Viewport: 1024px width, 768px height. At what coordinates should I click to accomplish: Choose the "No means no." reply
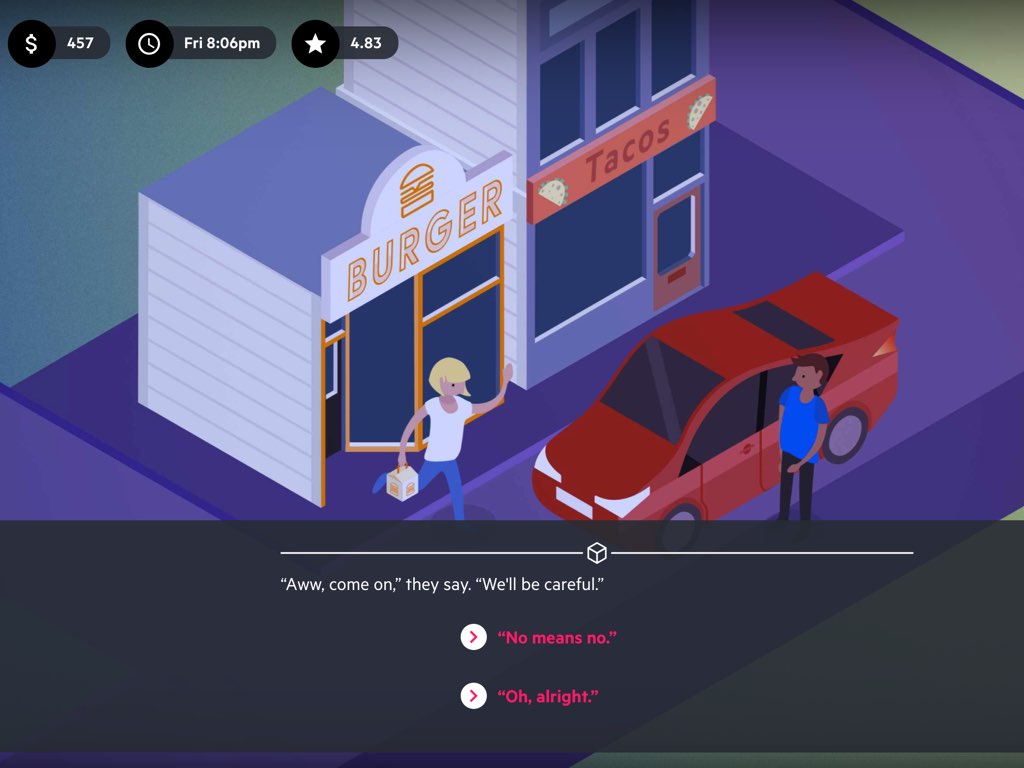click(556, 637)
